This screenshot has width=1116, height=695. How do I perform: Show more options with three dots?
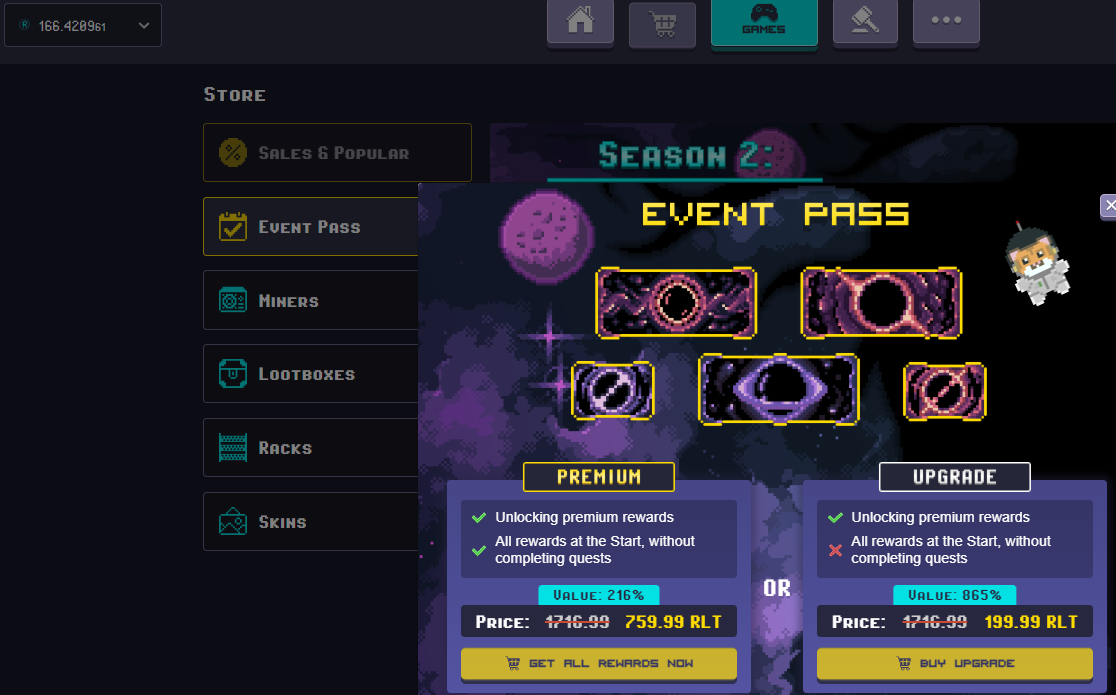[946, 22]
